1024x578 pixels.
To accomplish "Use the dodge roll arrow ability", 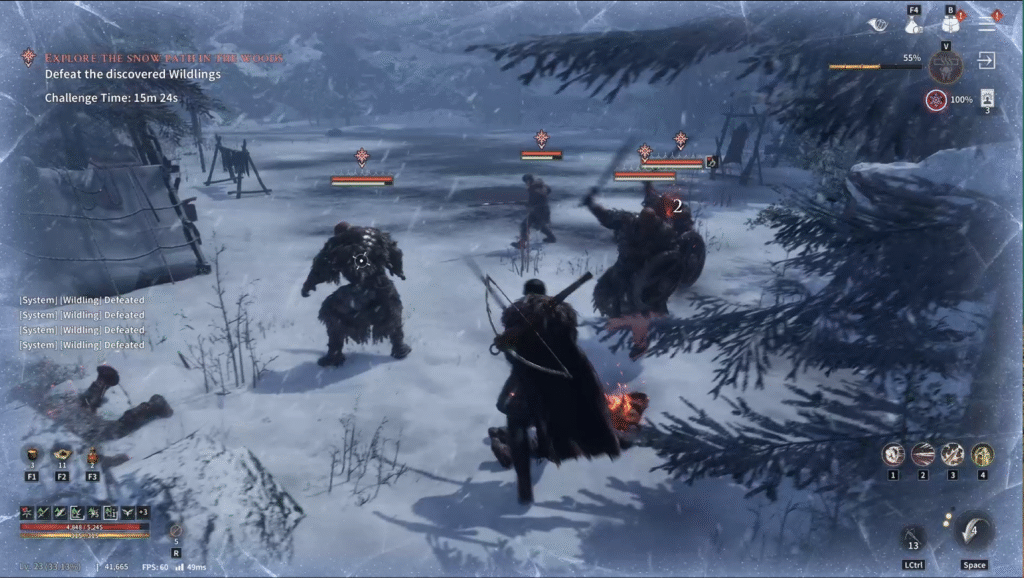I will pos(973,532).
